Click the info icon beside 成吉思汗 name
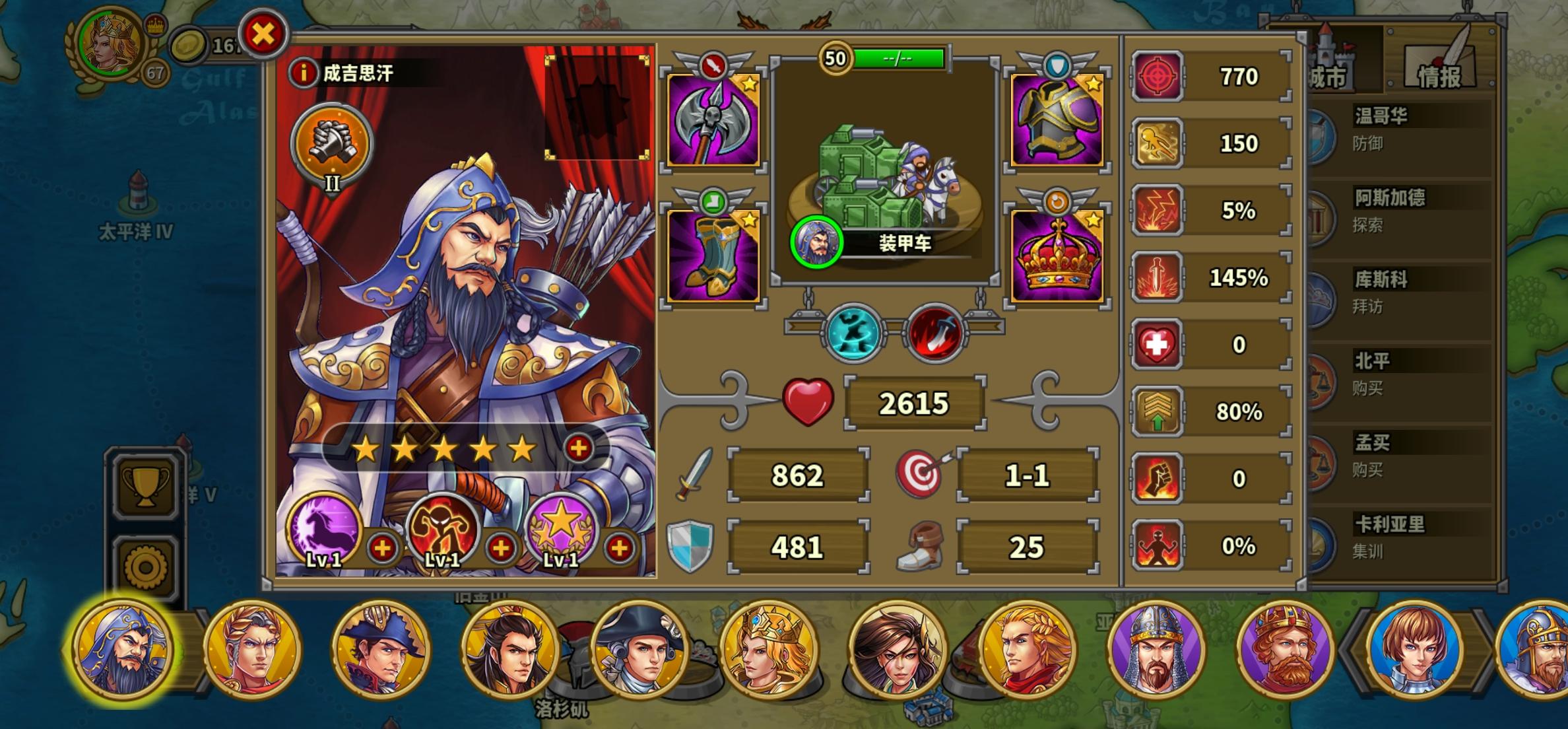This screenshot has height=729, width=1568. [303, 73]
